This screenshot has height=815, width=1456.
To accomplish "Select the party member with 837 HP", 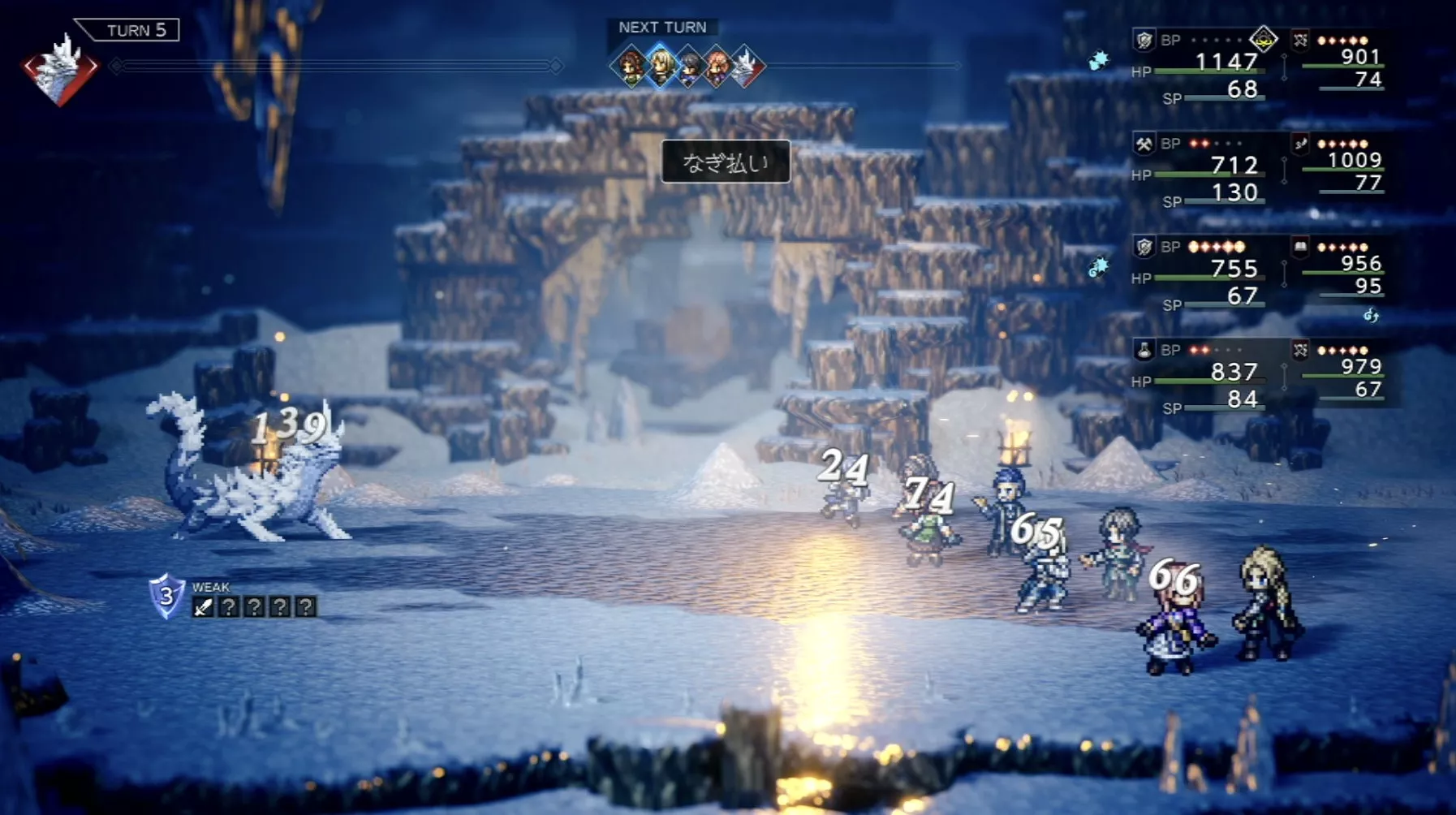I will (1234, 372).
